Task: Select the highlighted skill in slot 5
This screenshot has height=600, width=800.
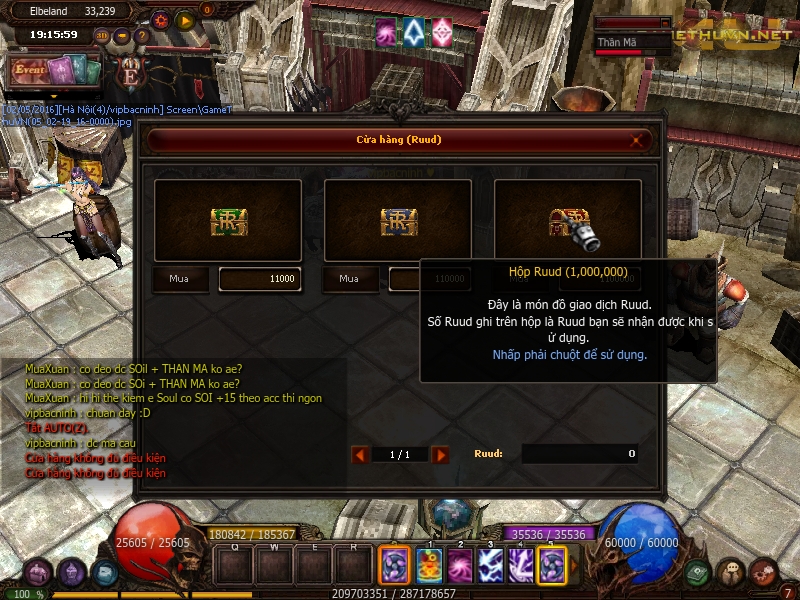Action: coord(552,566)
